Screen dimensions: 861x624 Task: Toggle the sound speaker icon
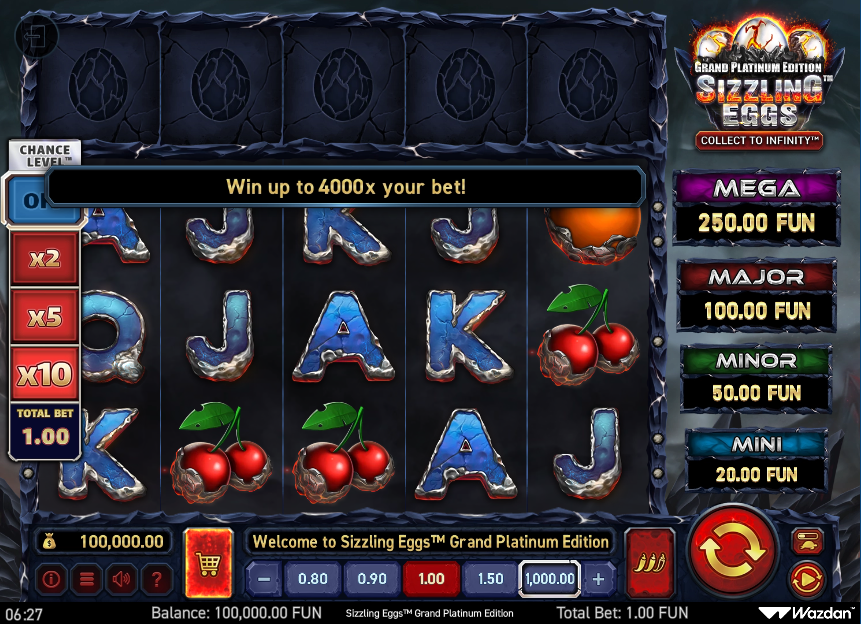121,578
